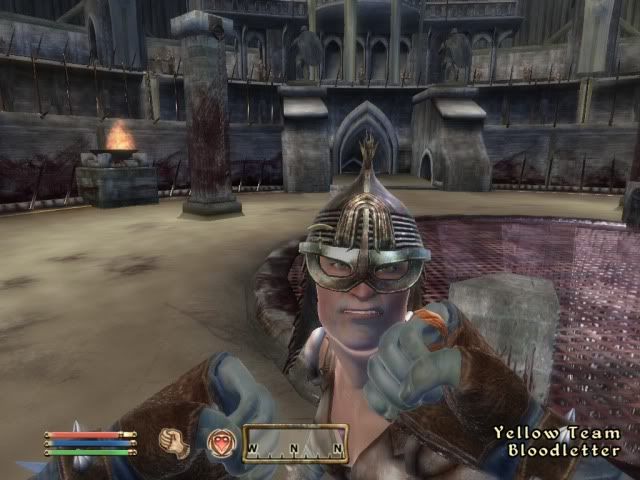Image resolution: width=640 pixels, height=480 pixels.
Task: Click the compass bar
Action: (295, 443)
